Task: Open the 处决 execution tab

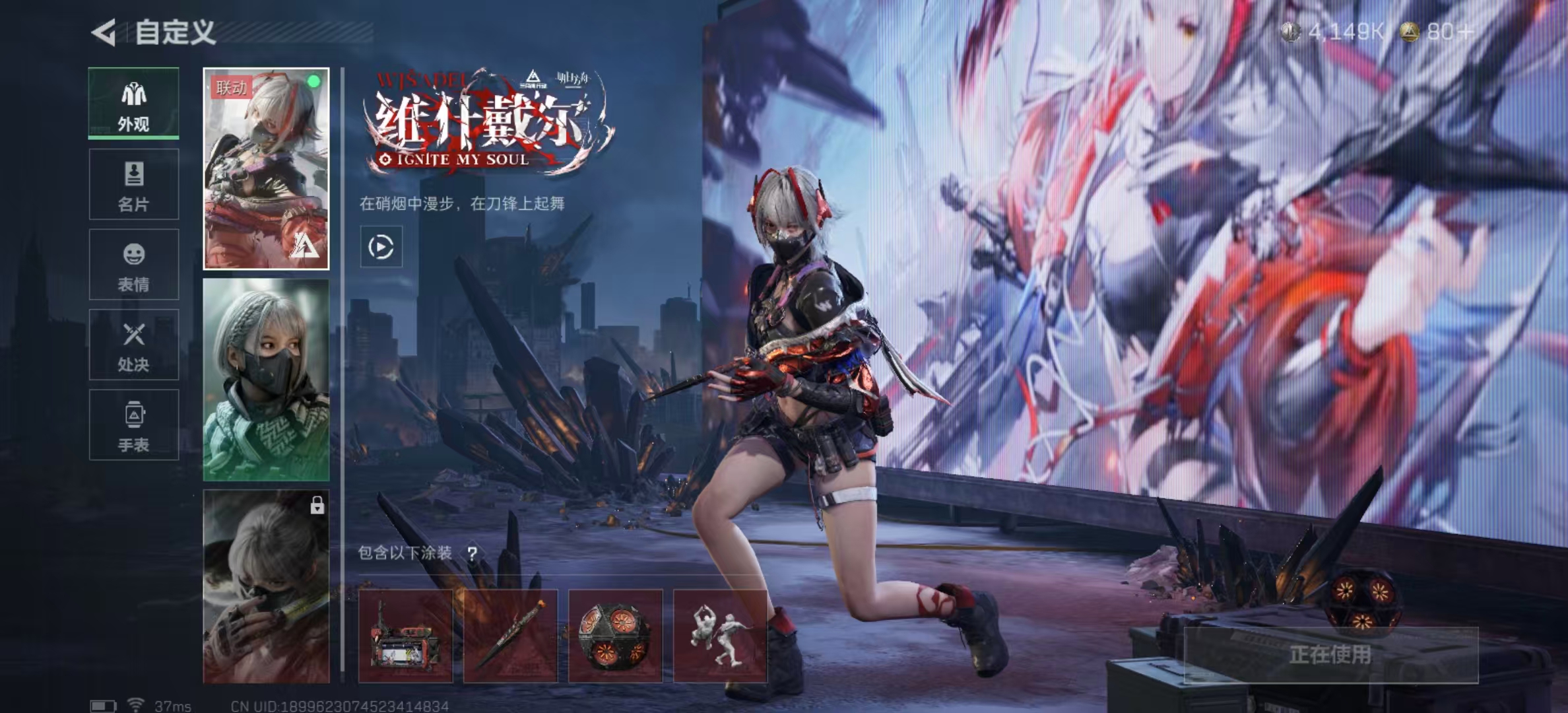Action: (x=134, y=345)
